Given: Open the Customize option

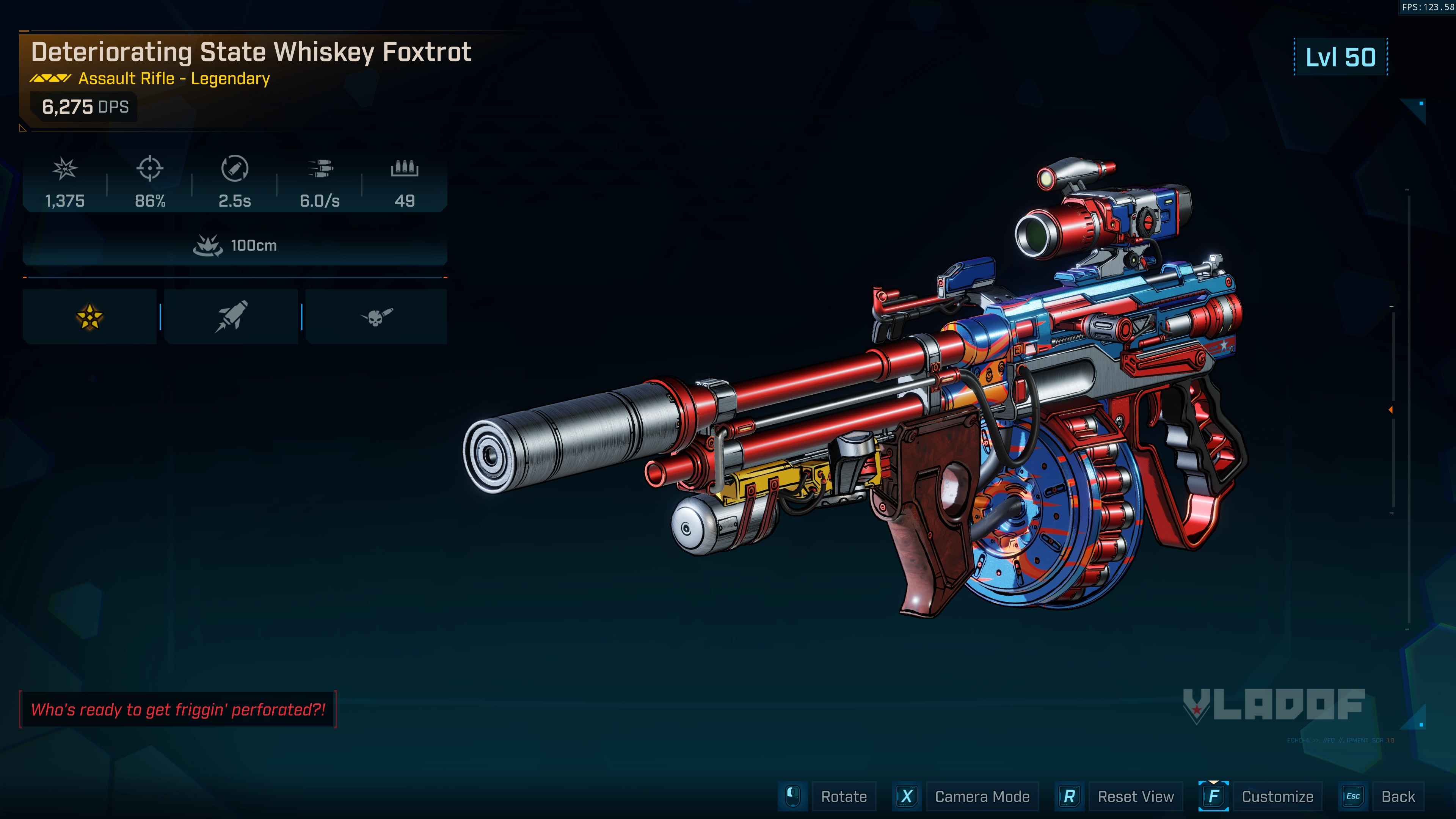Looking at the screenshot, I should (x=1277, y=796).
